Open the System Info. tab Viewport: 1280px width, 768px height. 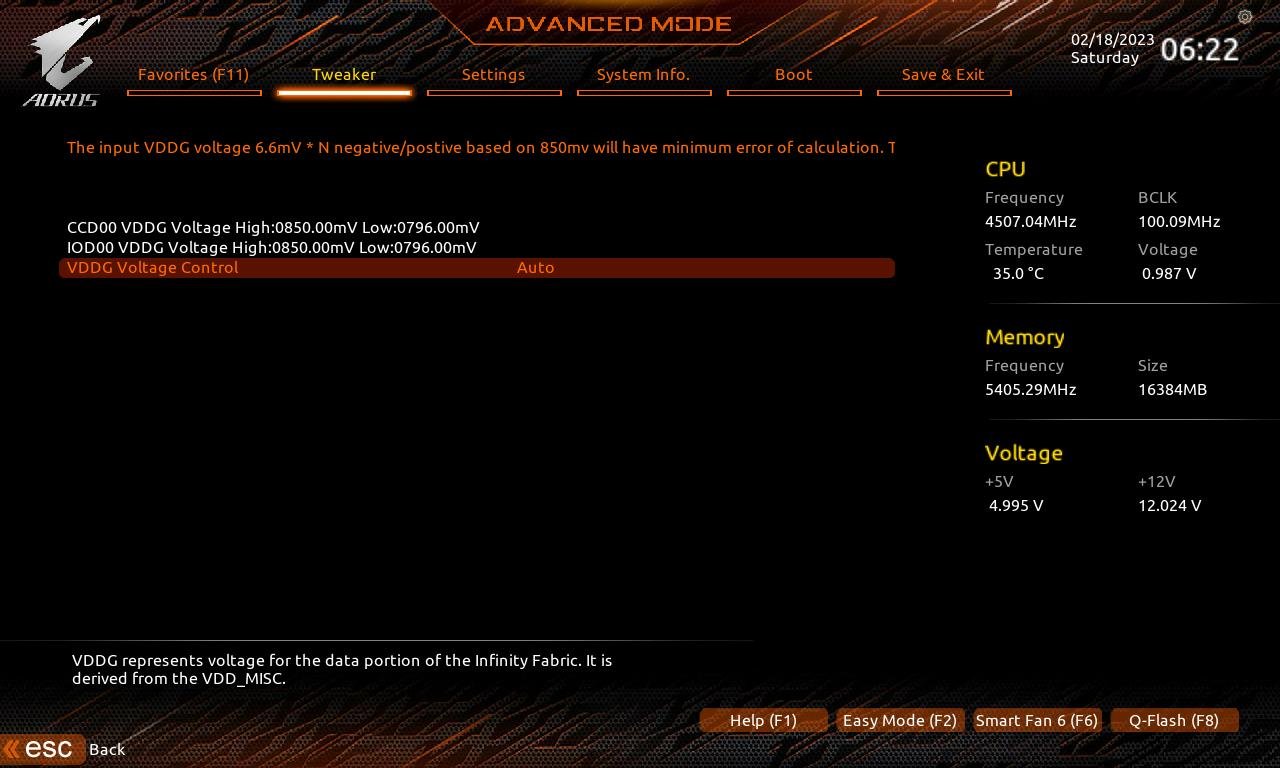[644, 74]
